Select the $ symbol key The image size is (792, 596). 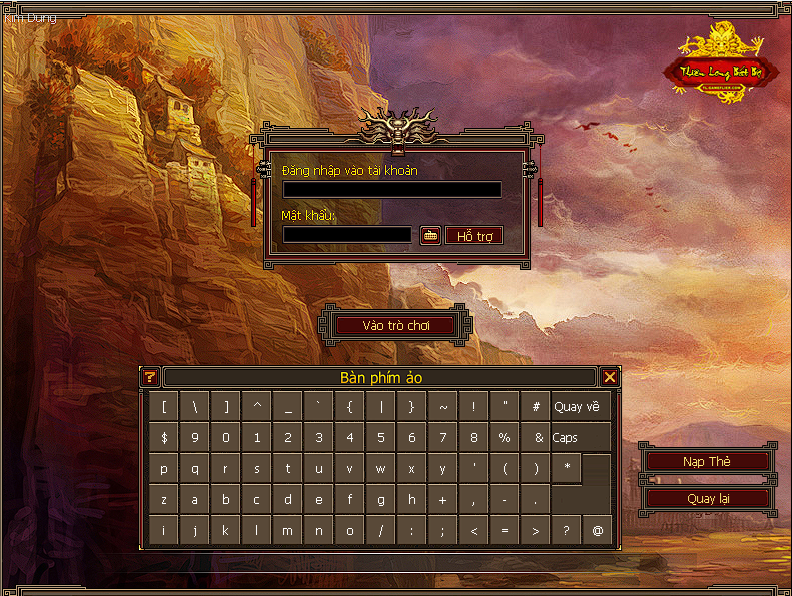coord(164,438)
